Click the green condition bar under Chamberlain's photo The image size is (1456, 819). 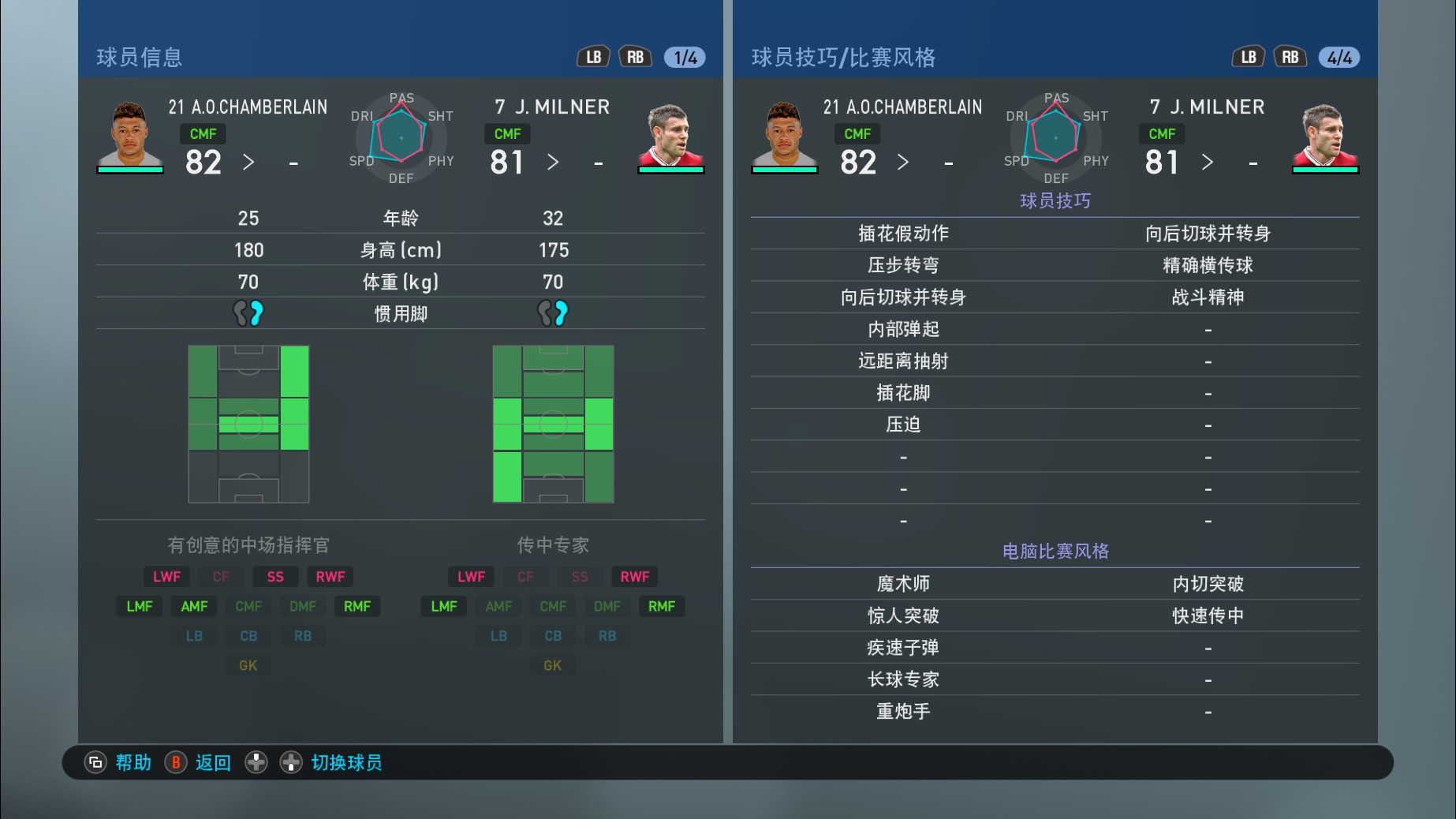[x=131, y=170]
